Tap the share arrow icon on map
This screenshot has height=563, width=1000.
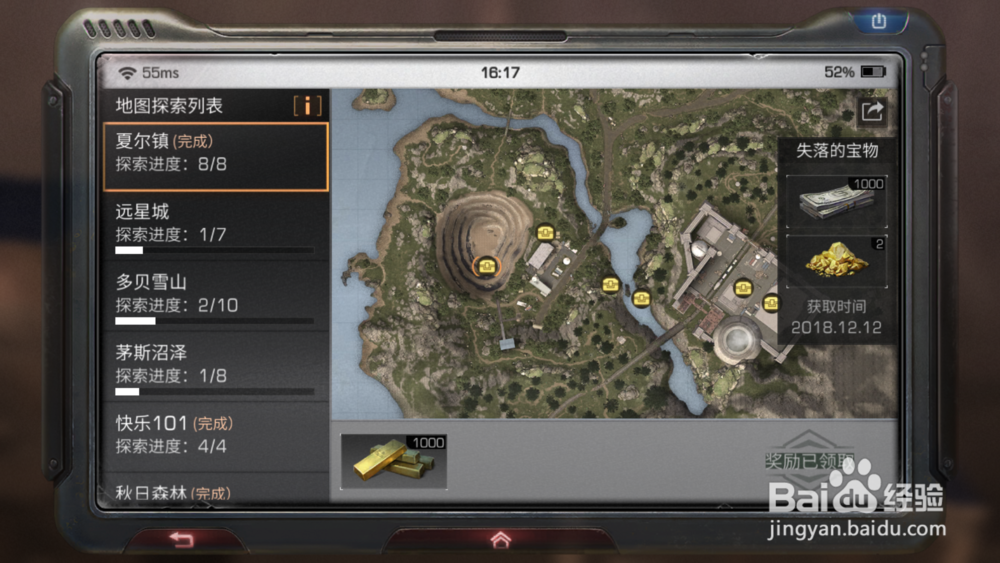pos(872,112)
